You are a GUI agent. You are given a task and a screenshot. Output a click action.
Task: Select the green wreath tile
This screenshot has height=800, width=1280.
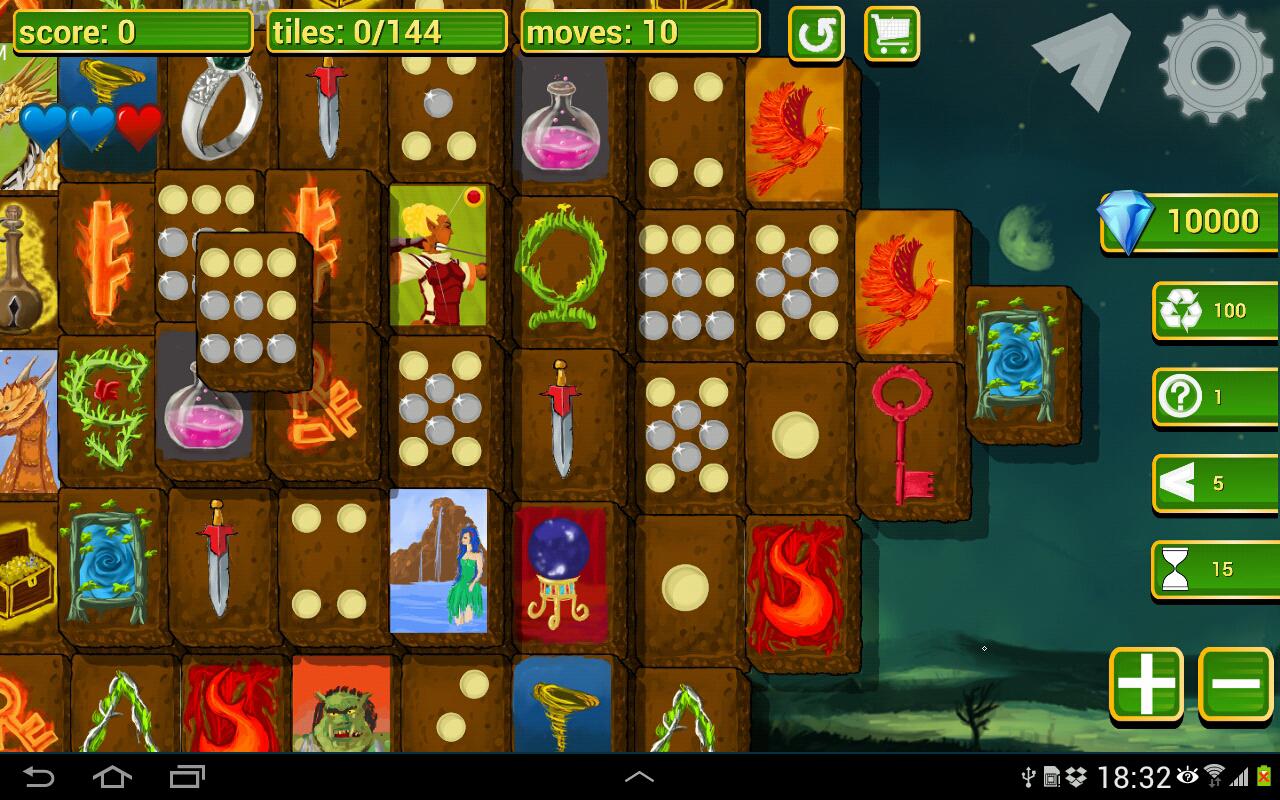tap(561, 267)
